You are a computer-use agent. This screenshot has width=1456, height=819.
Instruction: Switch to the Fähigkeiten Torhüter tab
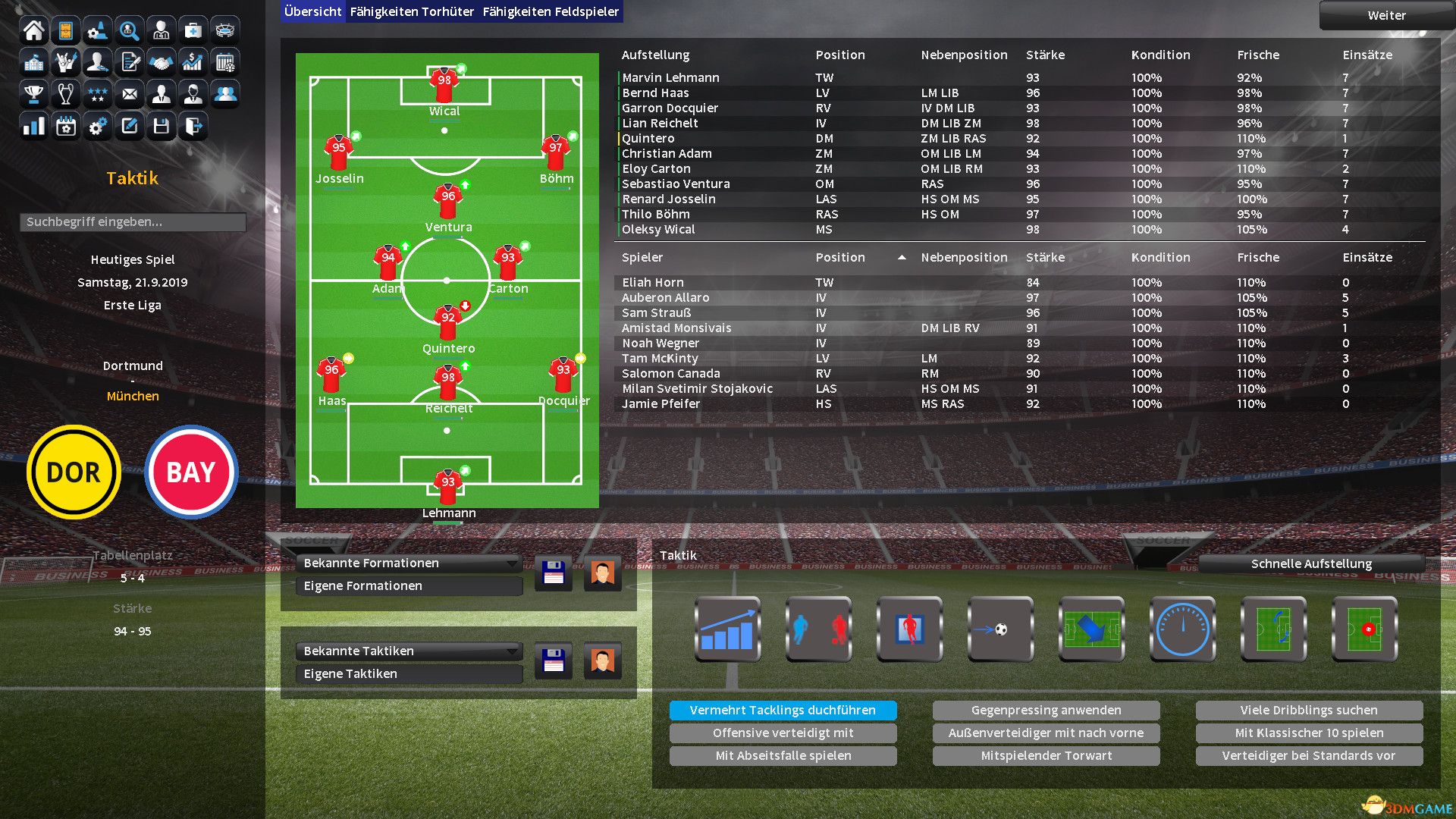tap(411, 11)
